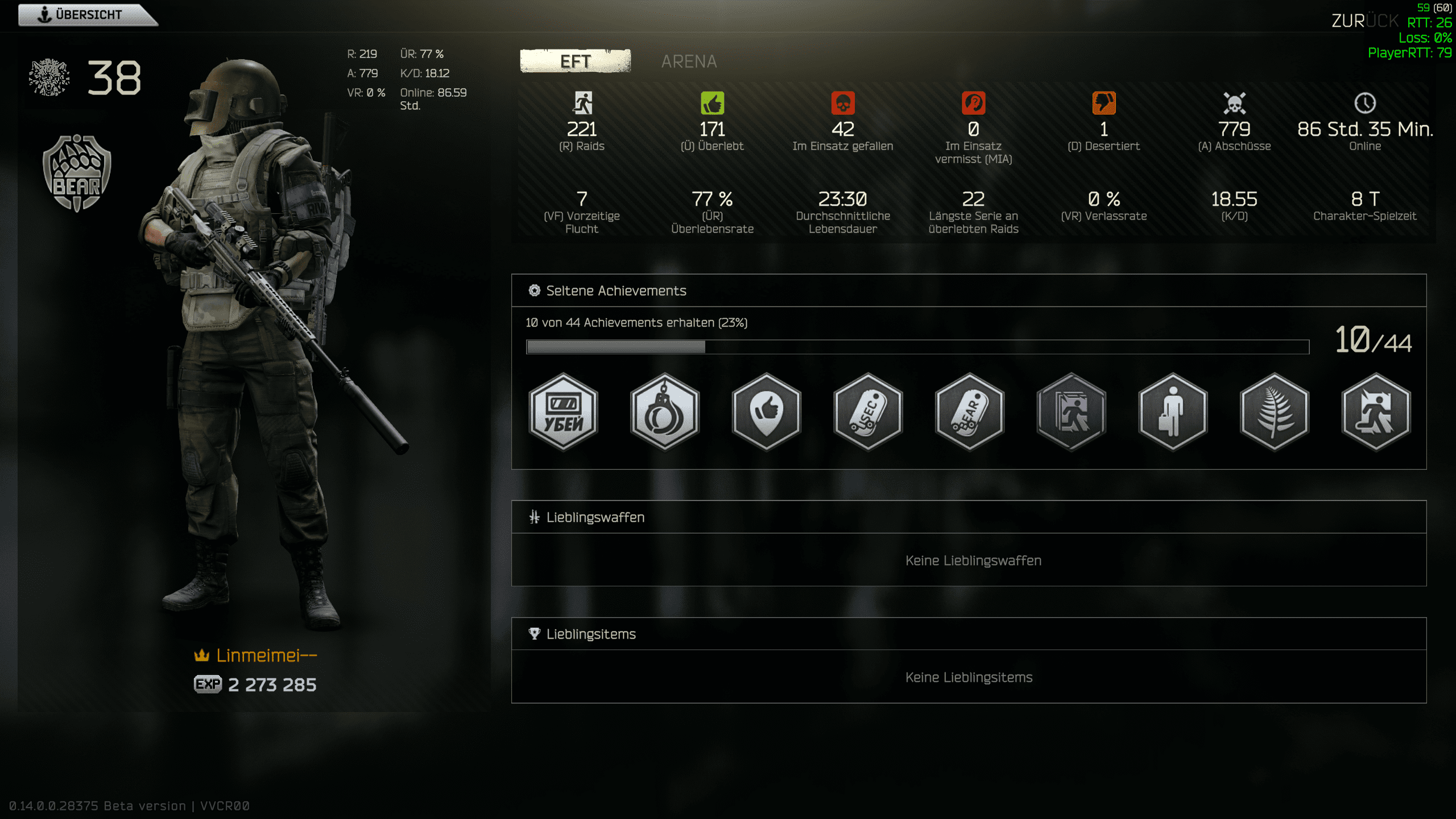Select the darkened exit-door achievement badge
Image resolution: width=1456 pixels, height=819 pixels.
click(x=1071, y=412)
